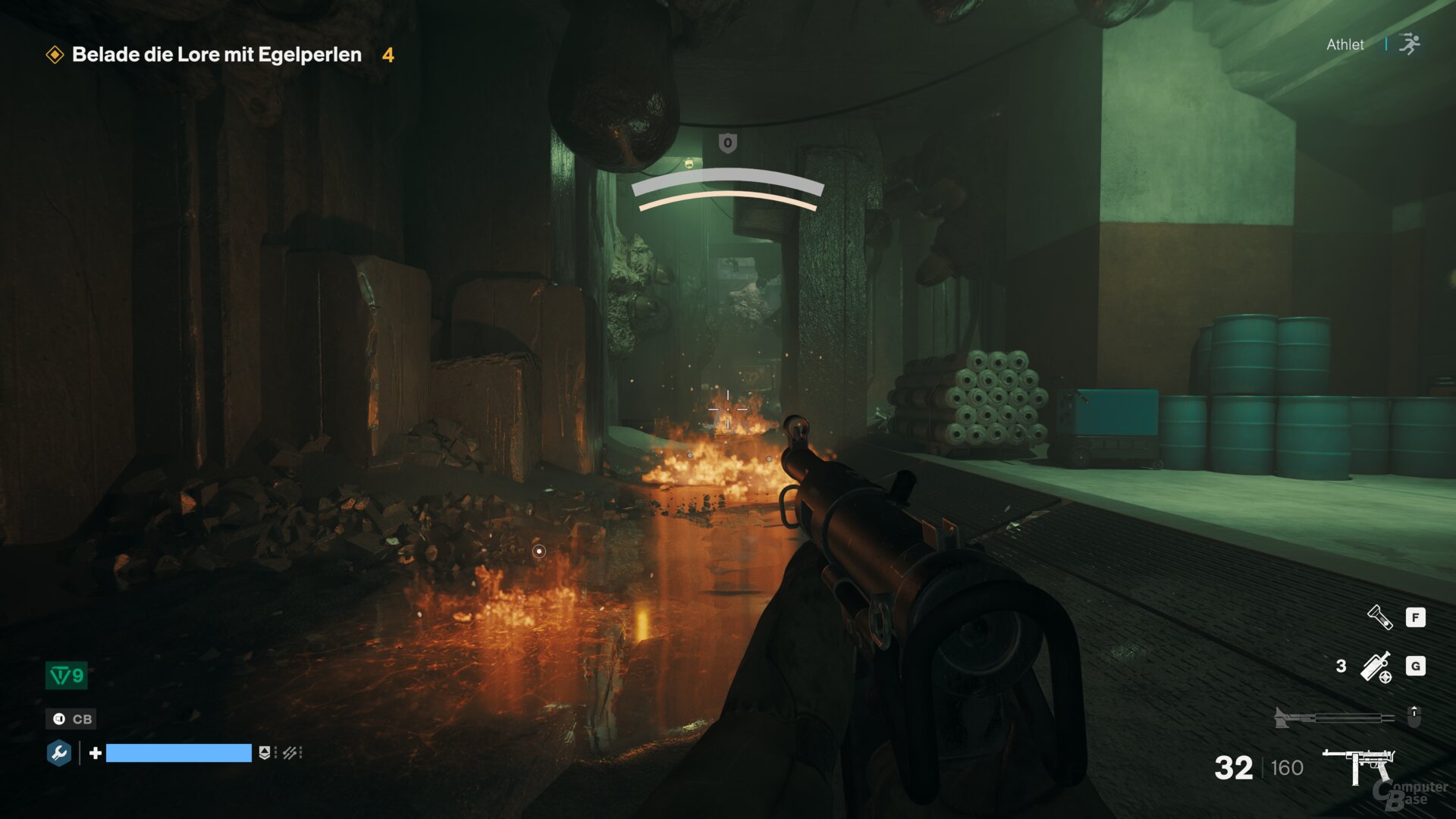The width and height of the screenshot is (1456, 819).
Task: Select the throwable equipment icon with count 3
Action: coord(1376,667)
